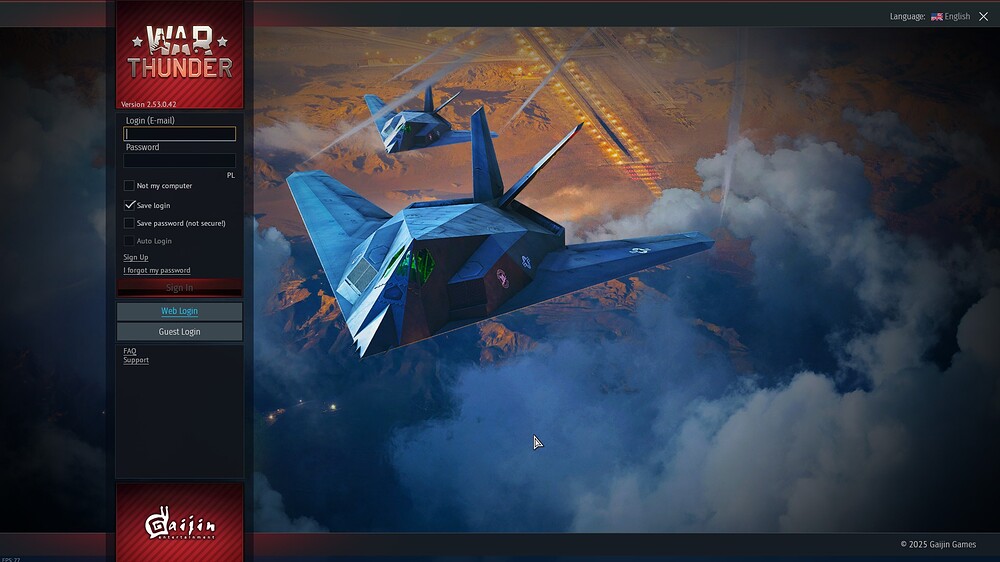Open the English language selector
This screenshot has height=562, width=1000.
(950, 17)
